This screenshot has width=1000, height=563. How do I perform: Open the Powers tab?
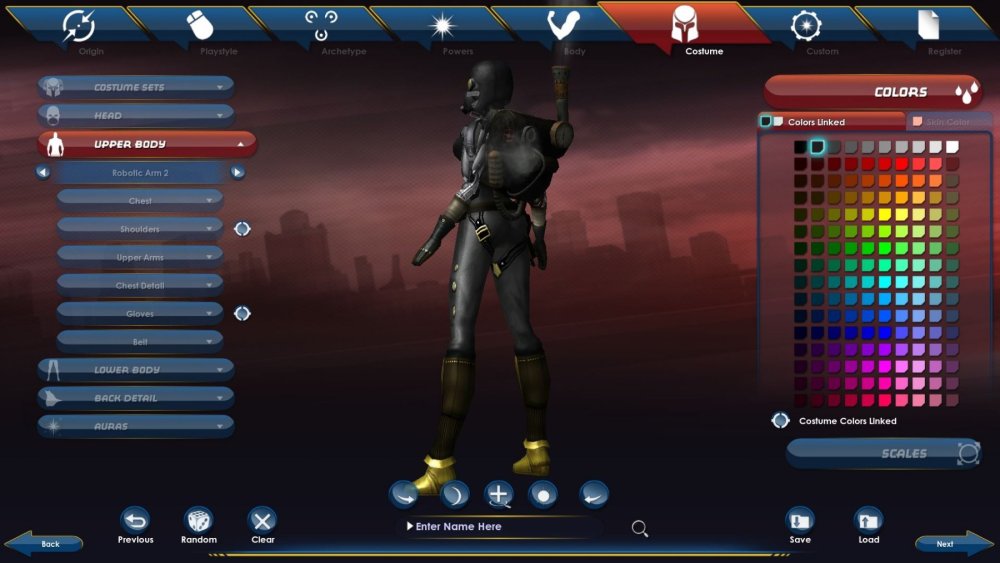443,29
